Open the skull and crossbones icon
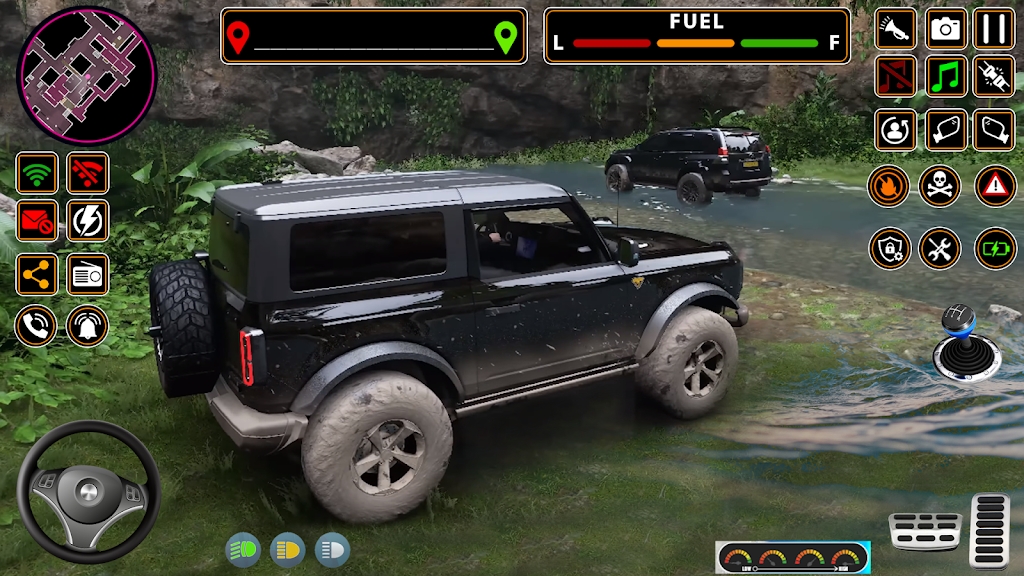The width and height of the screenshot is (1024, 576). pos(940,185)
